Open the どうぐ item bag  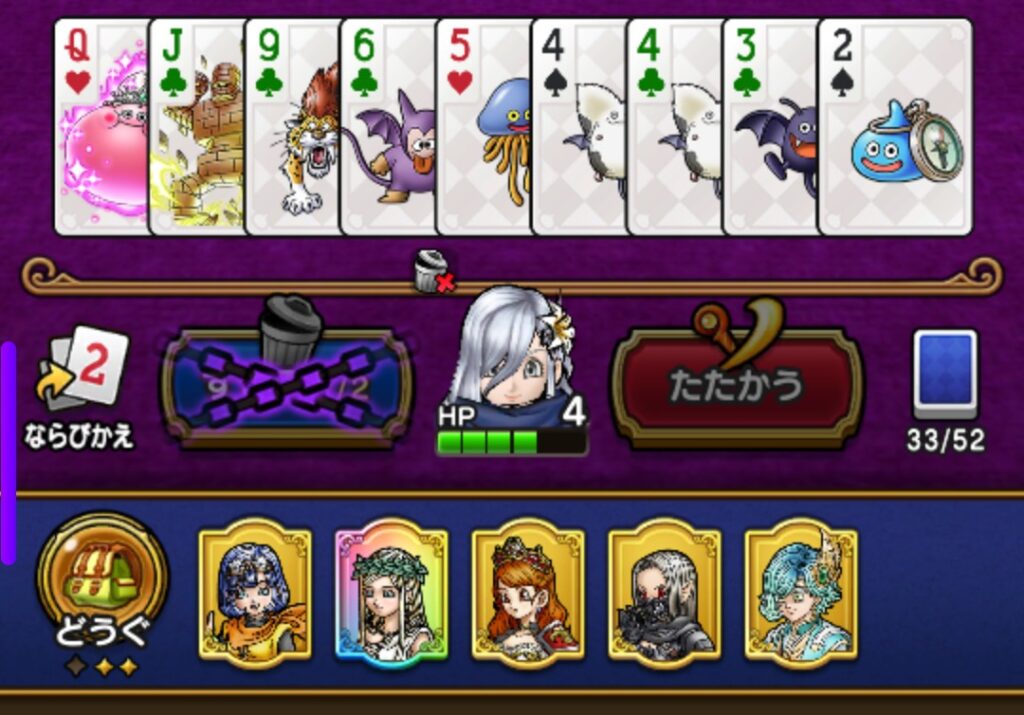102,580
